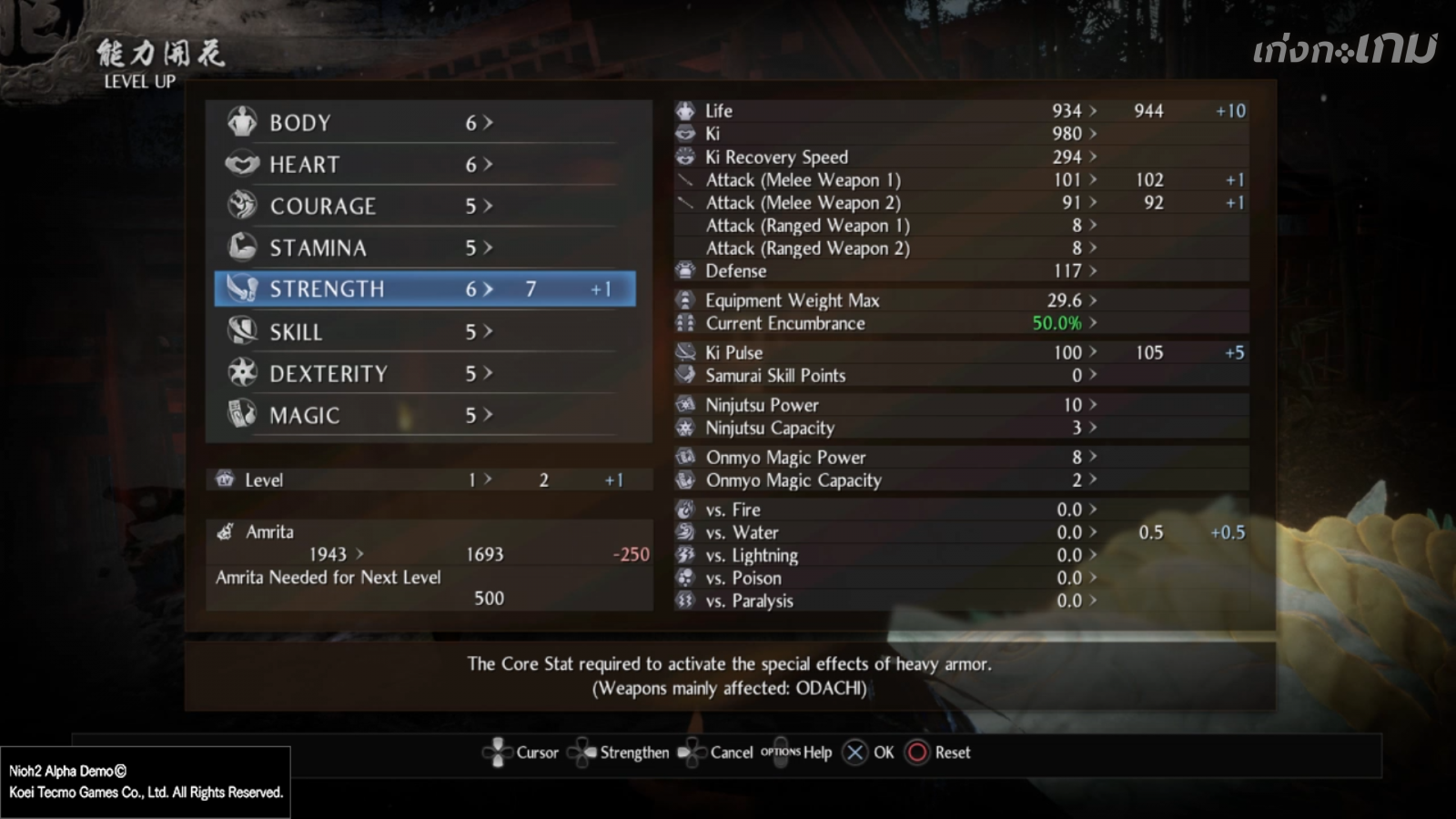
Task: Pick the MAGIC stat entry
Action: 424,415
